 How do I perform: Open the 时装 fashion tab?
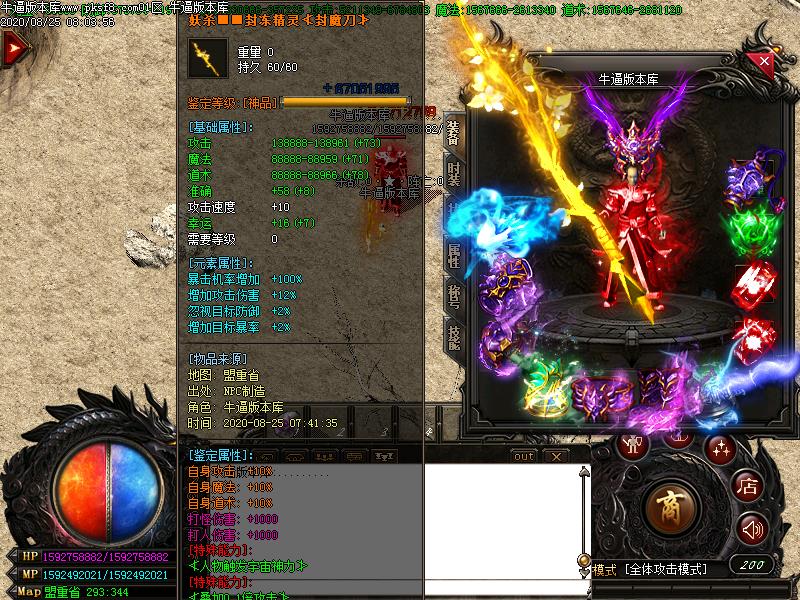click(x=453, y=173)
